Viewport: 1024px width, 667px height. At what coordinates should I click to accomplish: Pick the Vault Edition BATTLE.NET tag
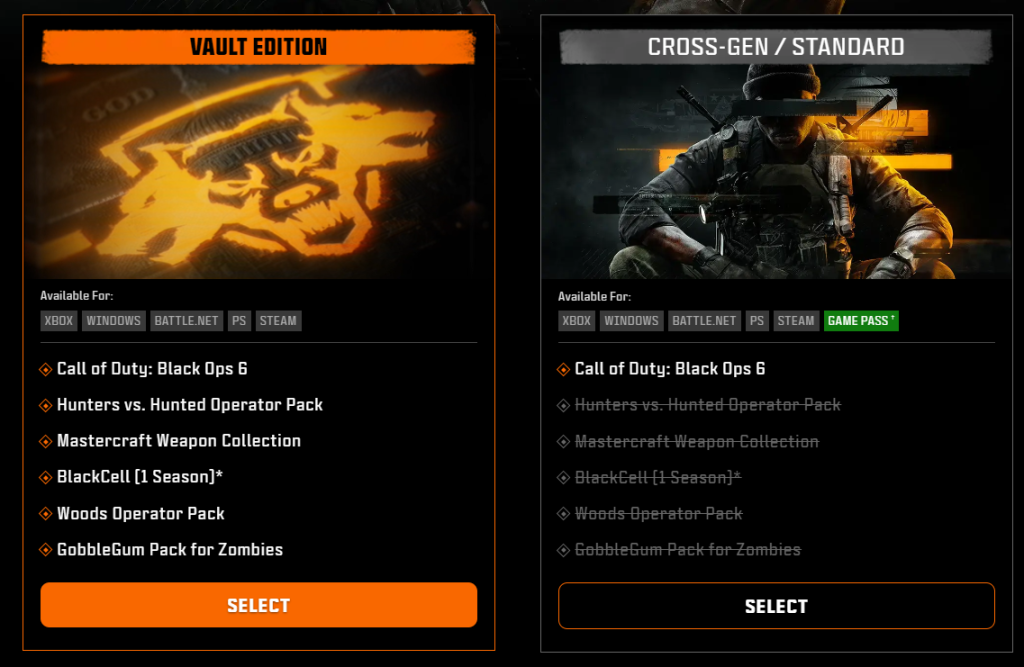(186, 321)
